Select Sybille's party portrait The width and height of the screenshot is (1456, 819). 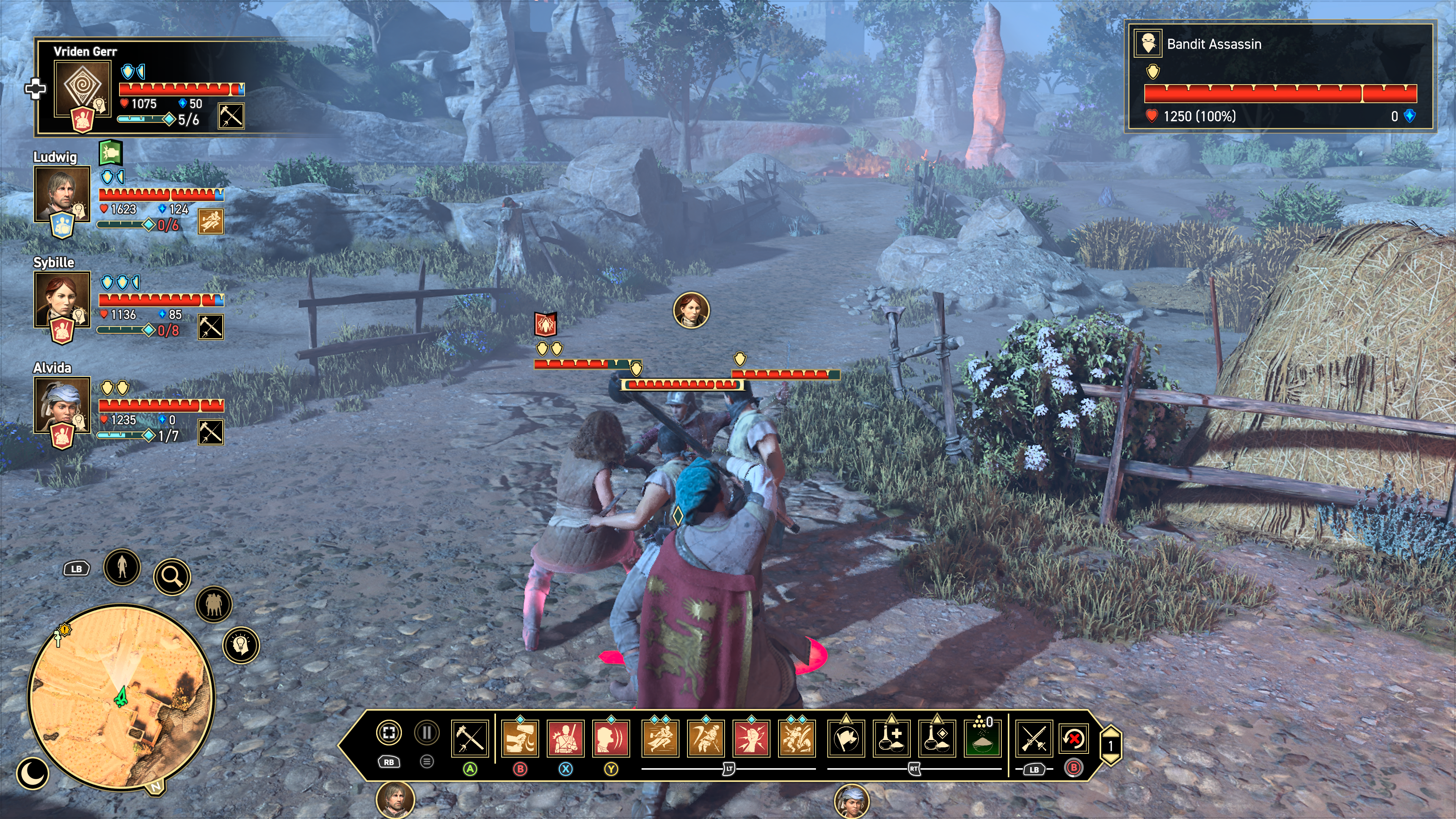coord(62,299)
